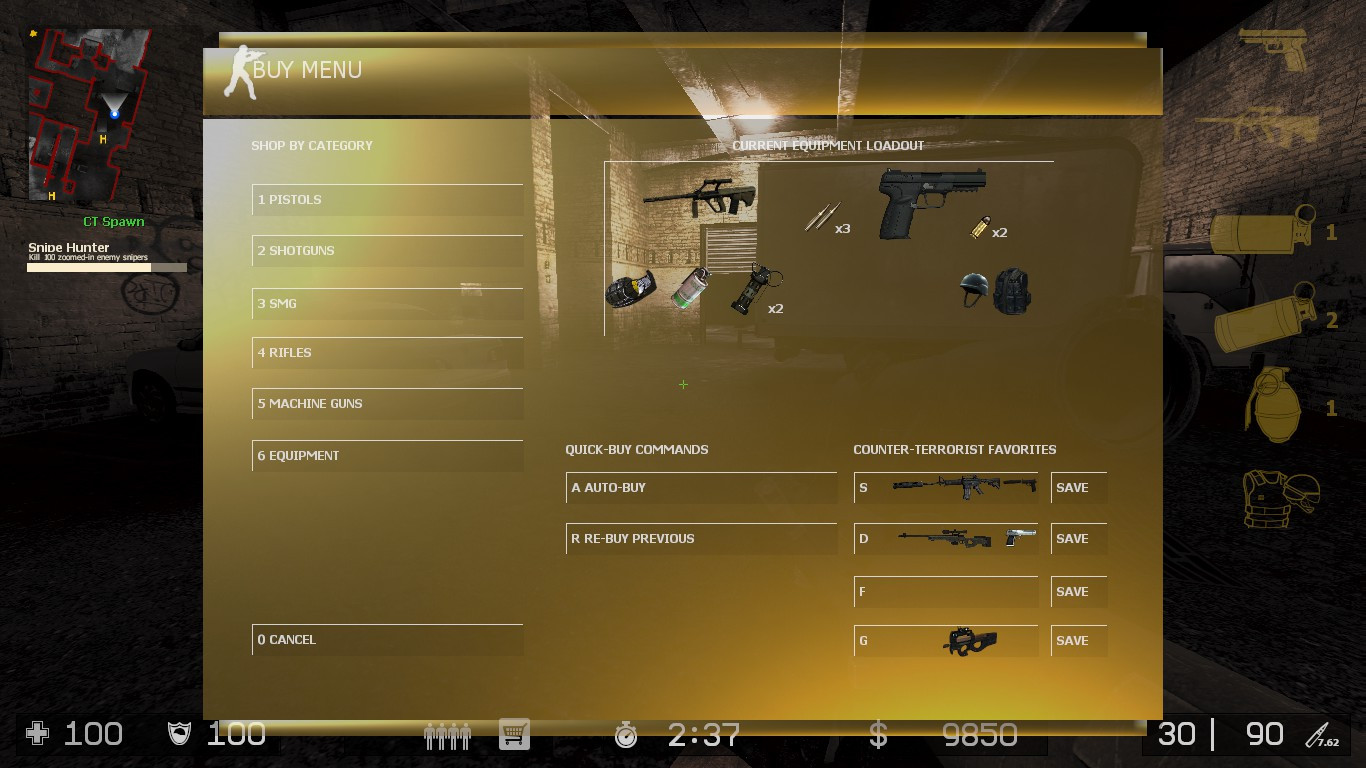
Task: Click the shopping cart icon in the status bar
Action: pyautogui.click(x=514, y=734)
